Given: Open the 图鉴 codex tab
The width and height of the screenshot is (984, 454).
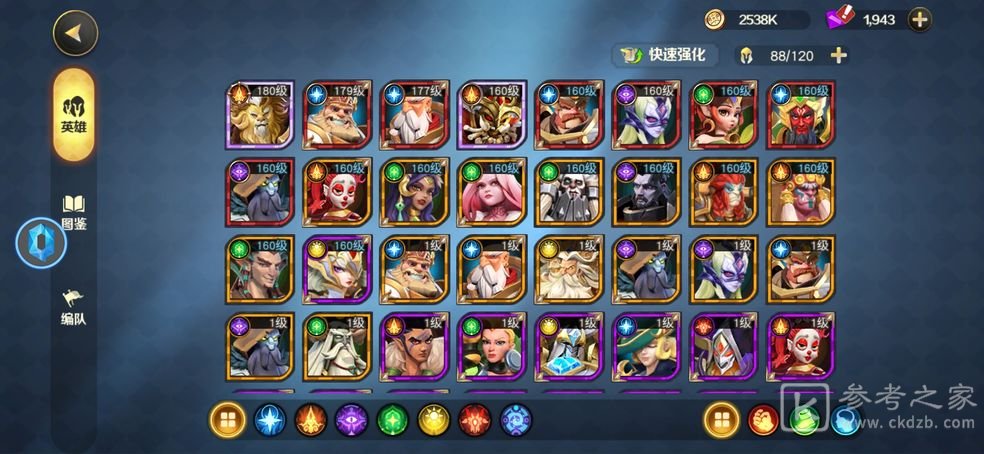Looking at the screenshot, I should 74,212.
